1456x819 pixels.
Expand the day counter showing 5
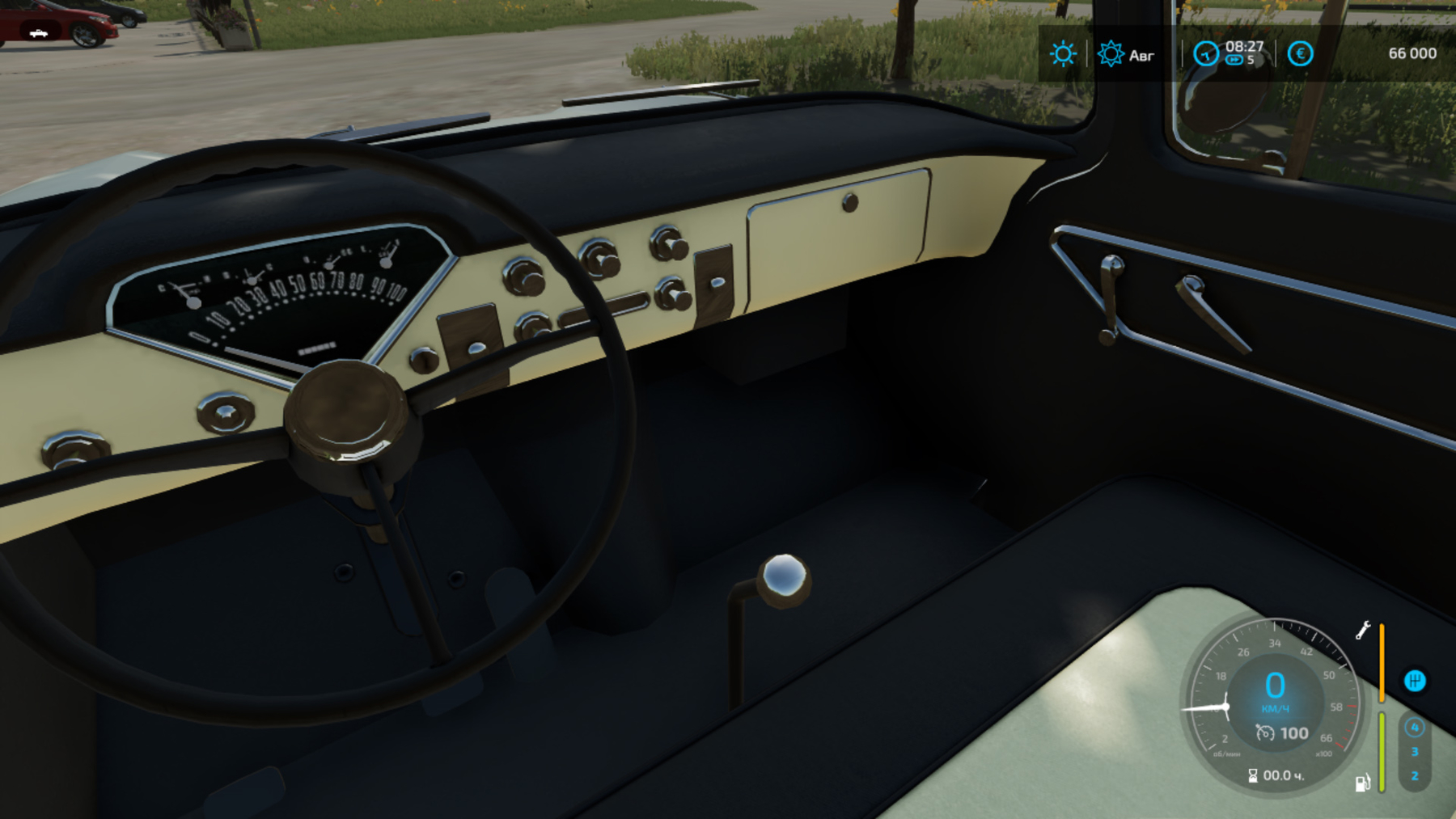(1251, 59)
